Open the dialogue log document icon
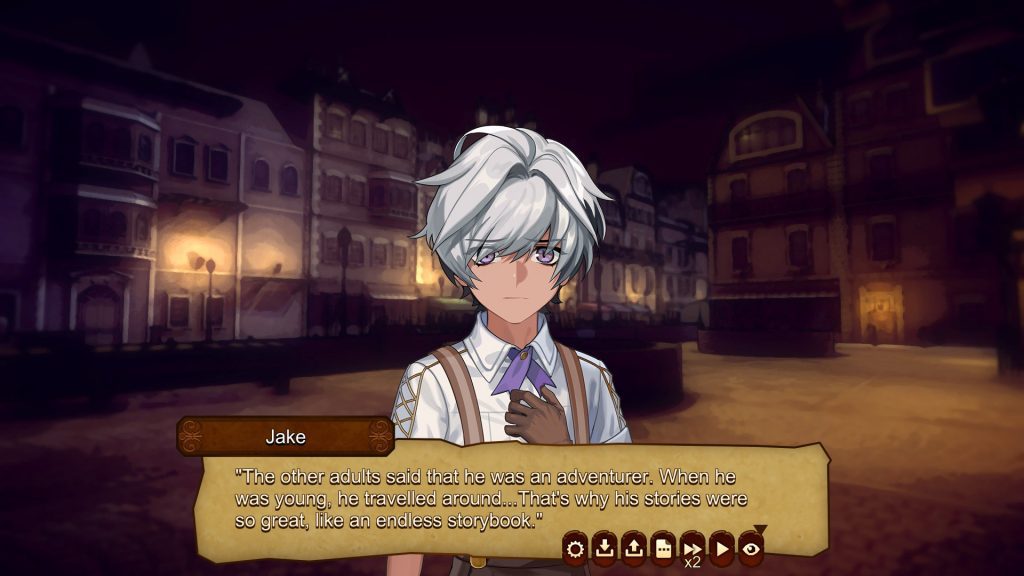The image size is (1024, 576). tap(662, 547)
